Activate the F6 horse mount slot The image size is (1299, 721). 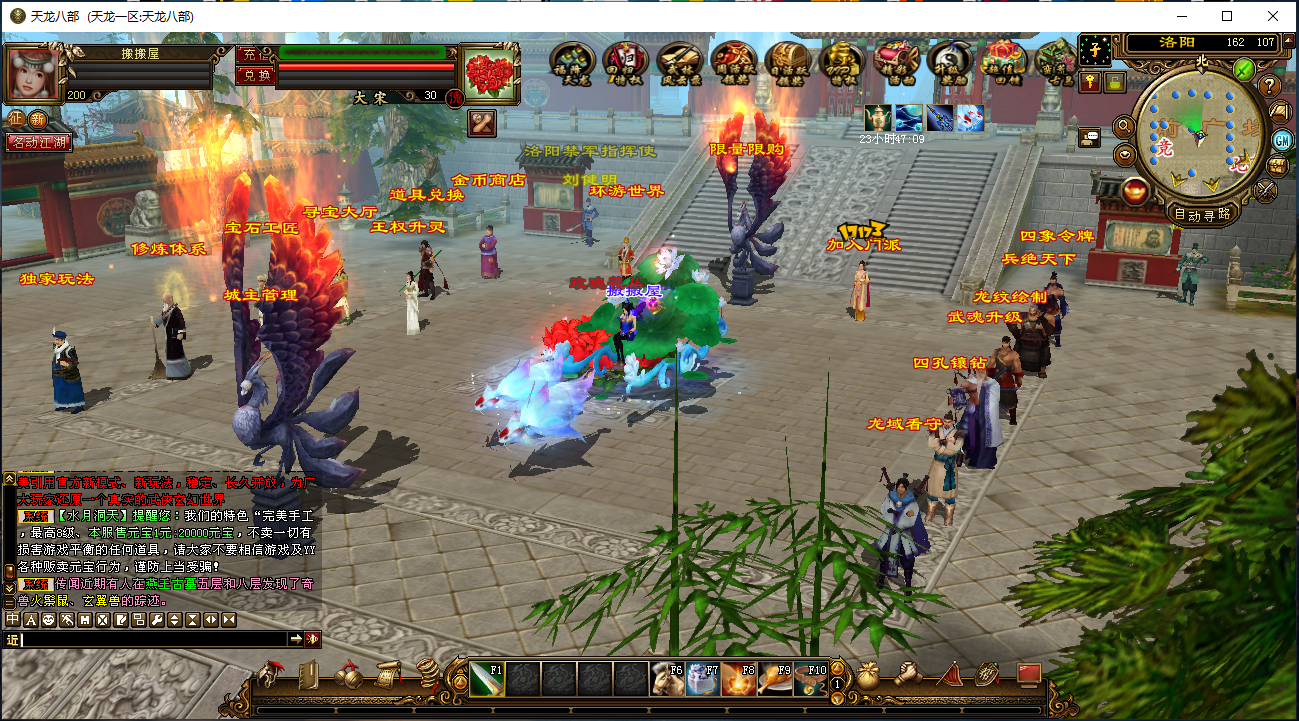coord(667,679)
